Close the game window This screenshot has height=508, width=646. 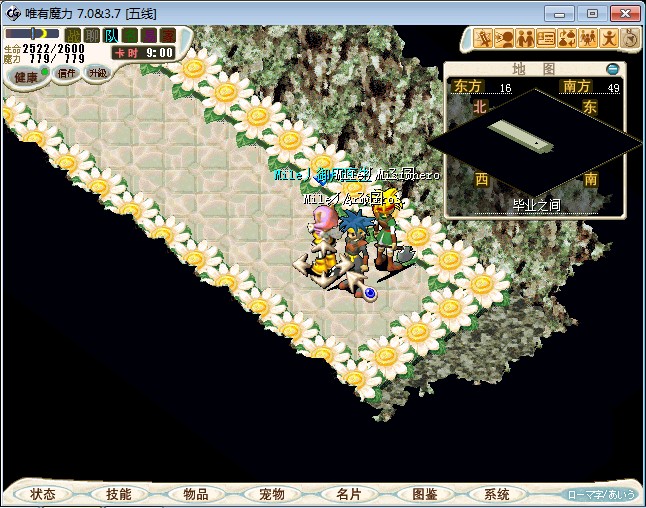[624, 13]
